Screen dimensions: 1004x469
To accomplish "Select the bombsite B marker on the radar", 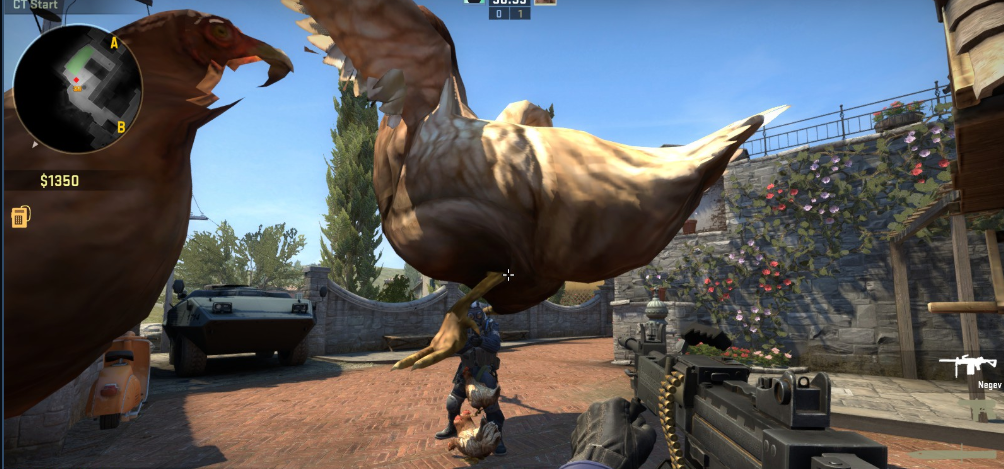I will (121, 127).
